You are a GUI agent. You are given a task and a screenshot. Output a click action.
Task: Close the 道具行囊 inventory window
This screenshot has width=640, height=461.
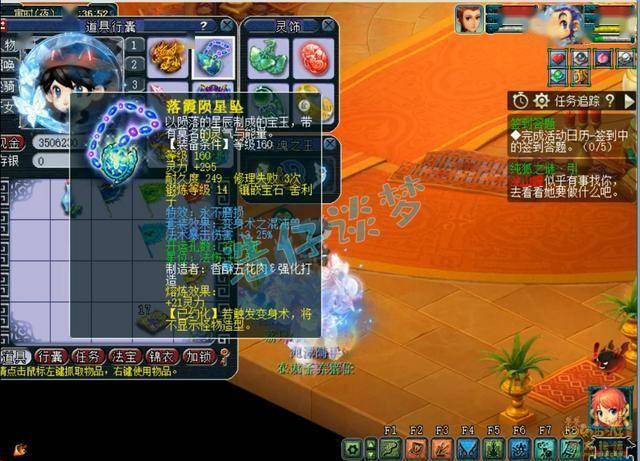[x=228, y=25]
